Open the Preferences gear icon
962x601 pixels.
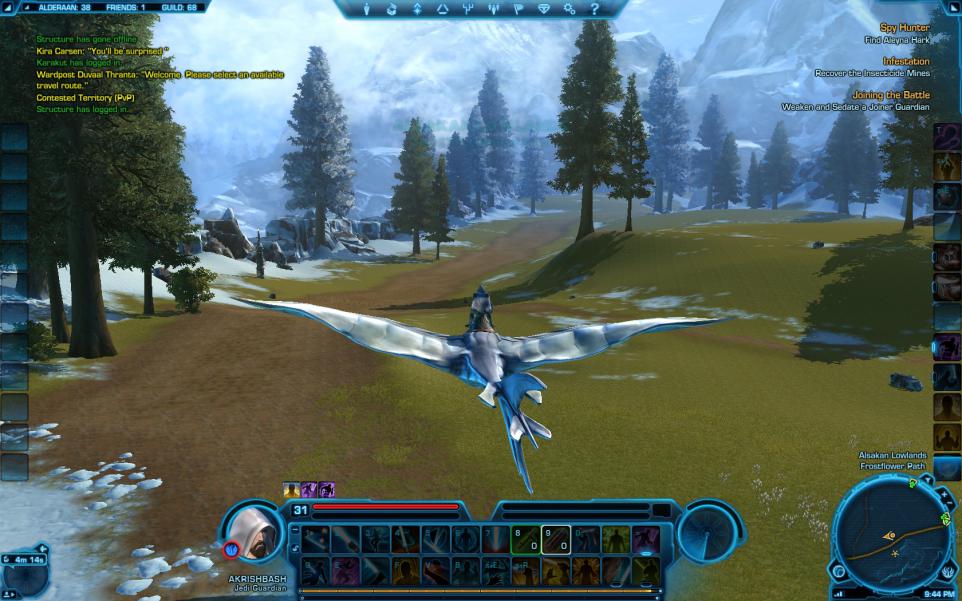tap(570, 9)
